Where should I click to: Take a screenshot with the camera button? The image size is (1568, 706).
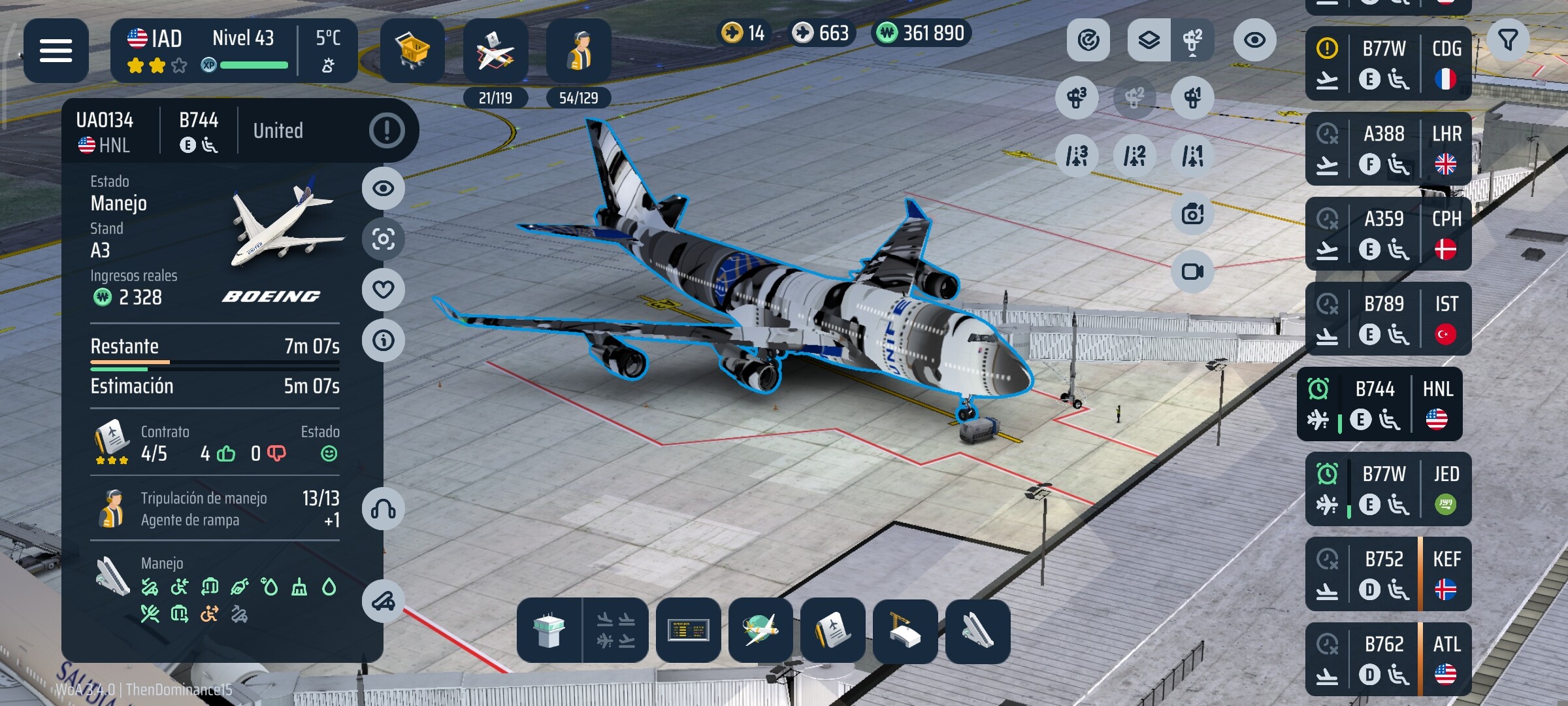(1192, 214)
